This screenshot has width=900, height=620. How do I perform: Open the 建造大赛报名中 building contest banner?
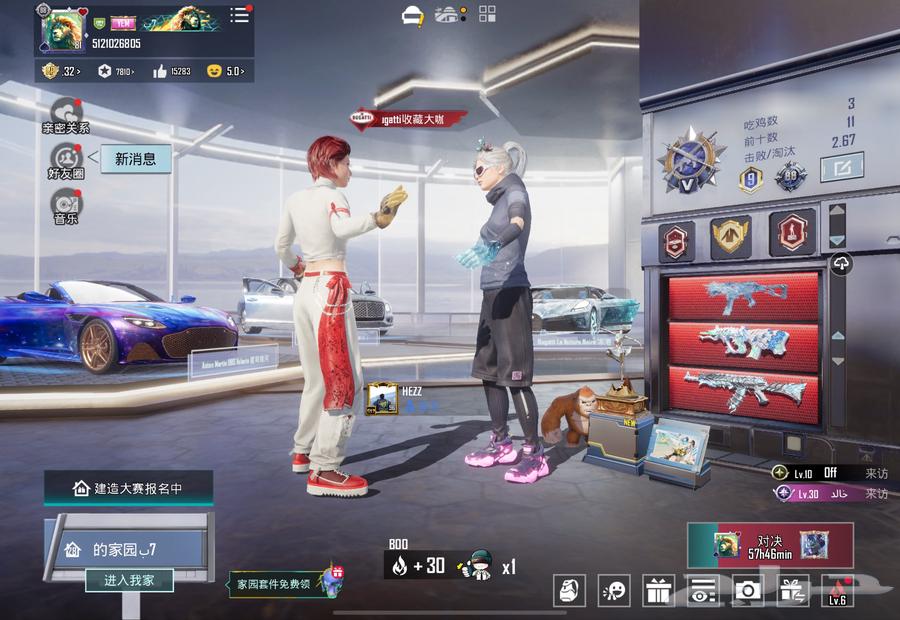click(x=128, y=488)
